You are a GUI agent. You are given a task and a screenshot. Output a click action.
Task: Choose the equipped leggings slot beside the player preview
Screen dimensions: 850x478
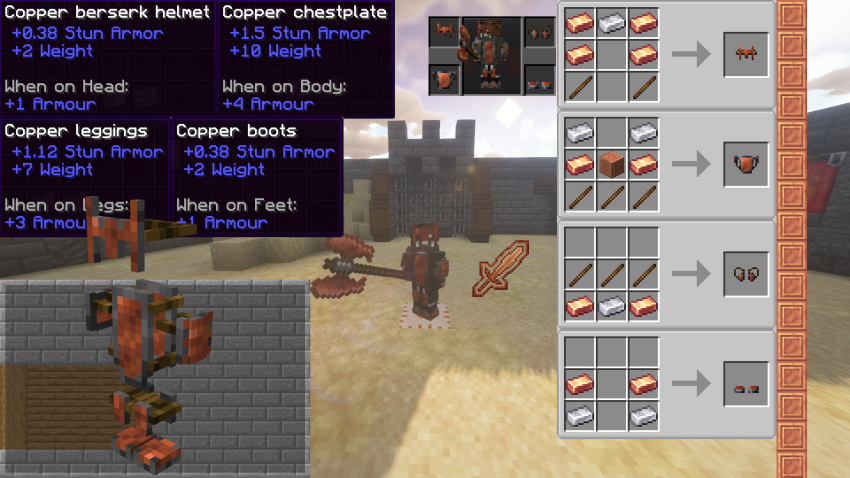point(540,33)
